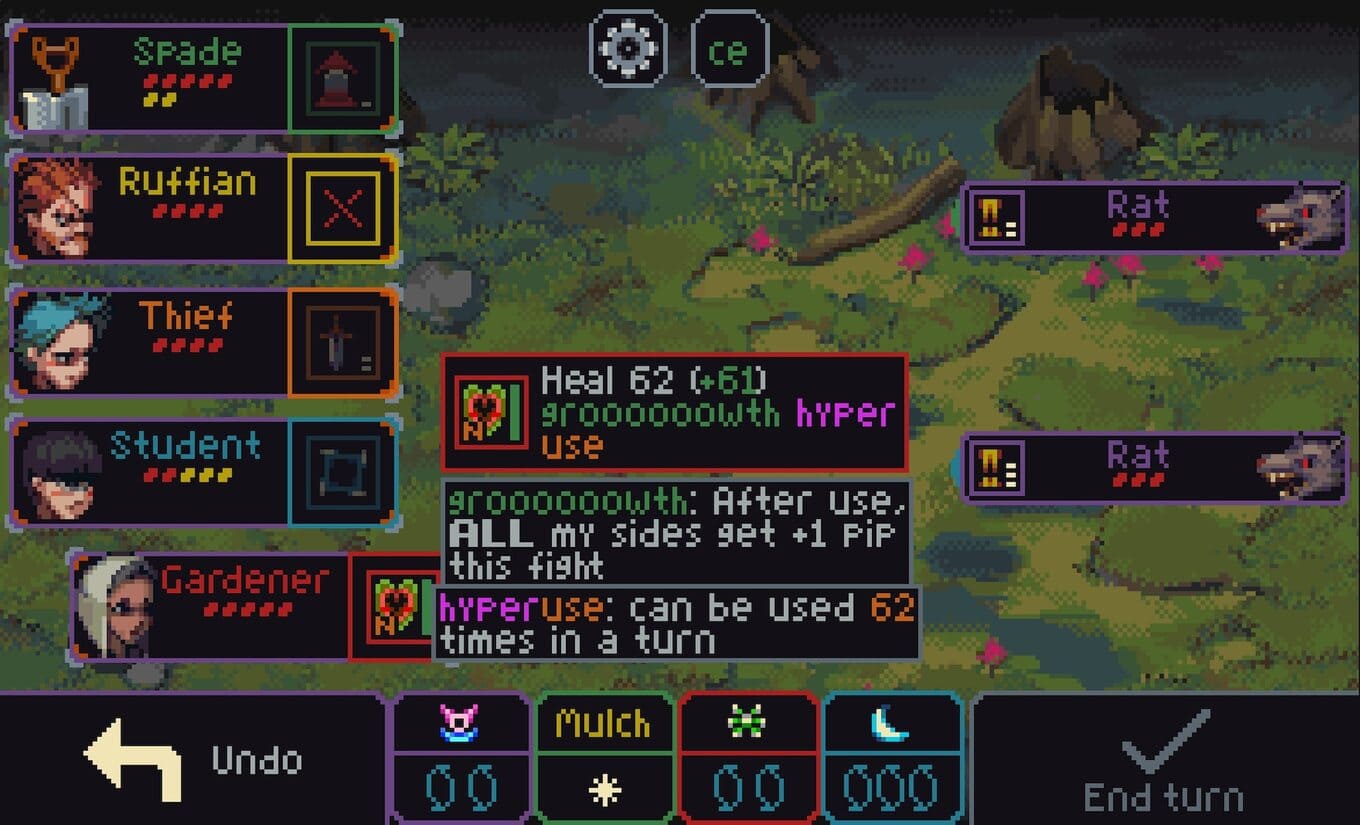Open the gear settings menu
Viewport: 1360px width, 825px height.
(x=628, y=48)
